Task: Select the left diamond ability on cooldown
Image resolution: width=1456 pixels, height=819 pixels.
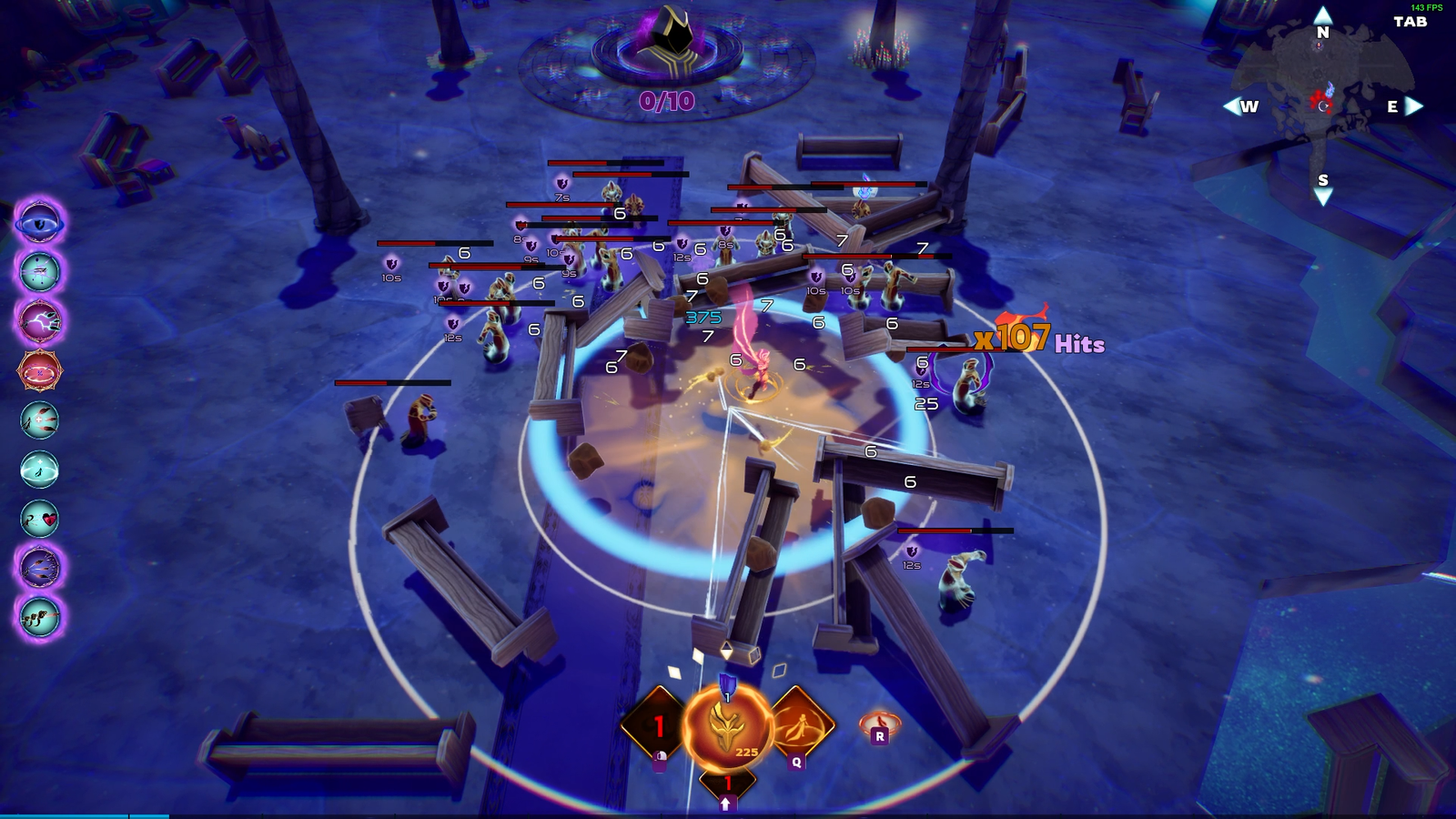Action: (x=655, y=725)
